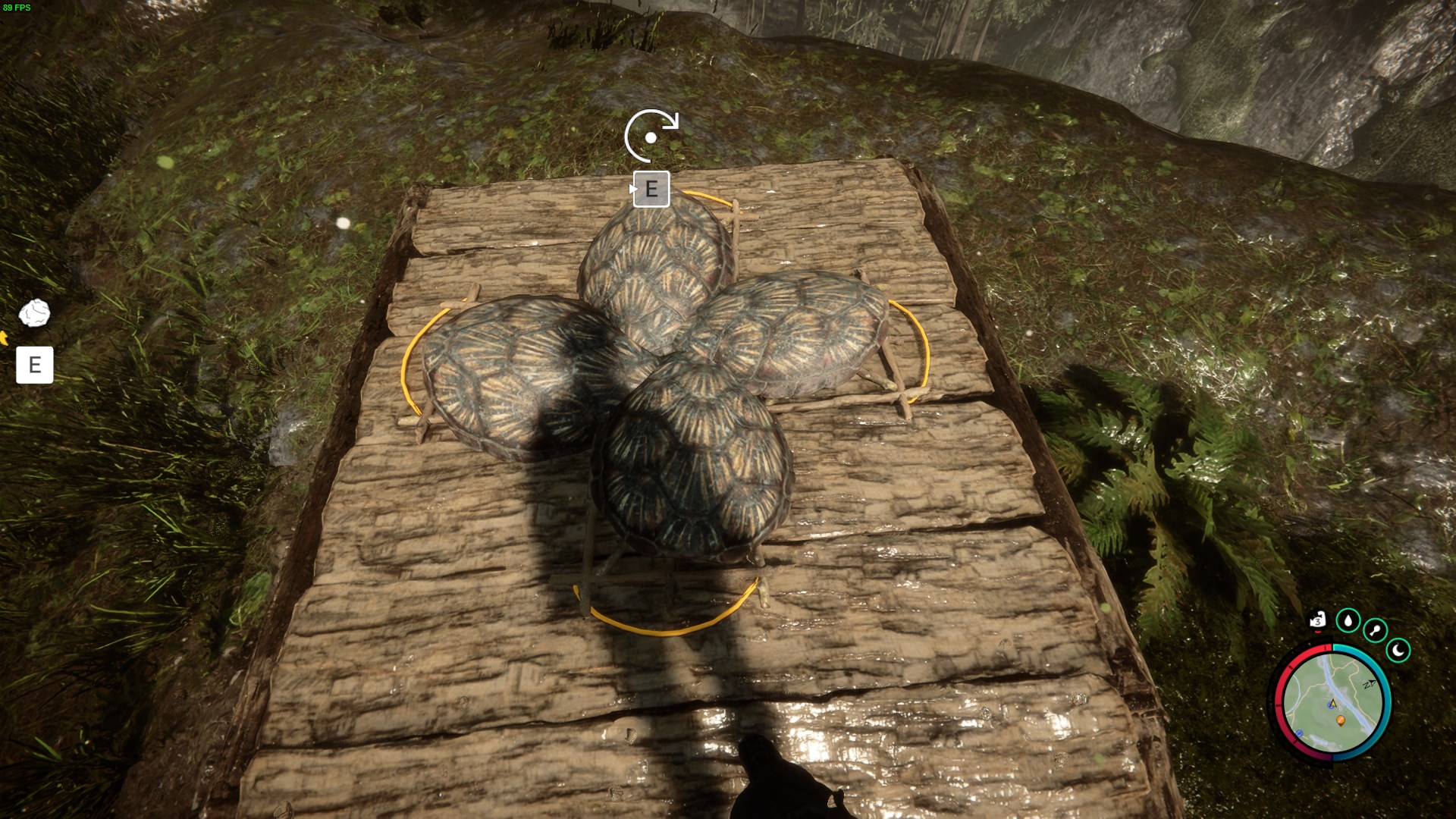1456x819 pixels.
Task: Click the circular rotate arrow icon
Action: click(x=651, y=136)
